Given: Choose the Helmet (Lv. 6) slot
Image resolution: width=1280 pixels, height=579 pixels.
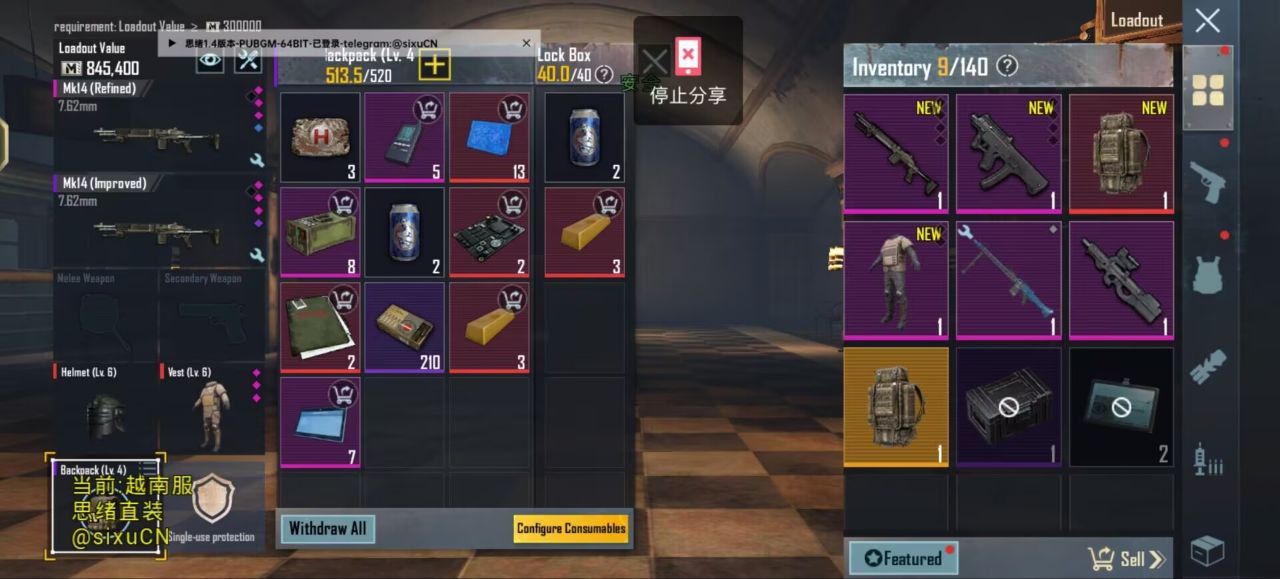Looking at the screenshot, I should click(x=105, y=412).
